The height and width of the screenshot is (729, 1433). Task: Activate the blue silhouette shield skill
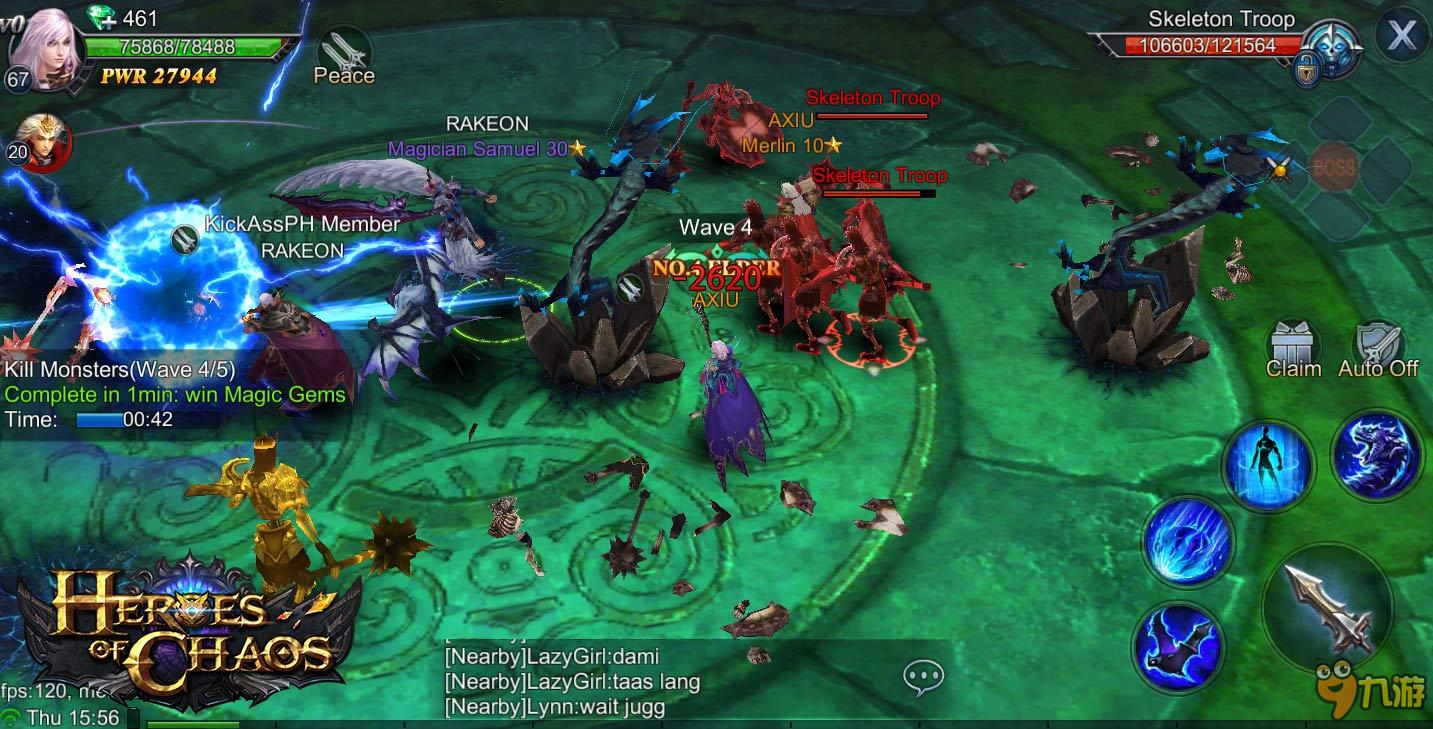(x=1267, y=467)
